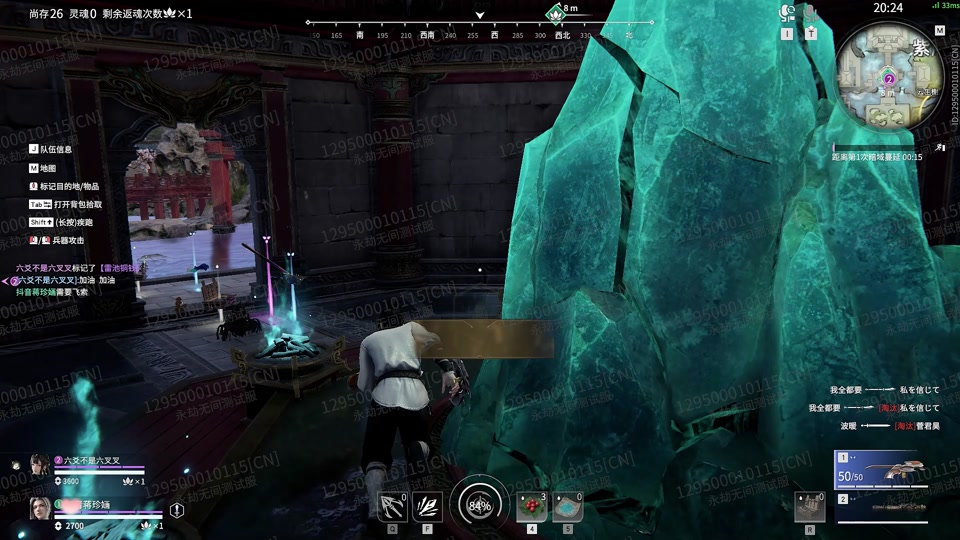Click the 队伍信息 team info entry
The image size is (960, 540).
(x=55, y=150)
